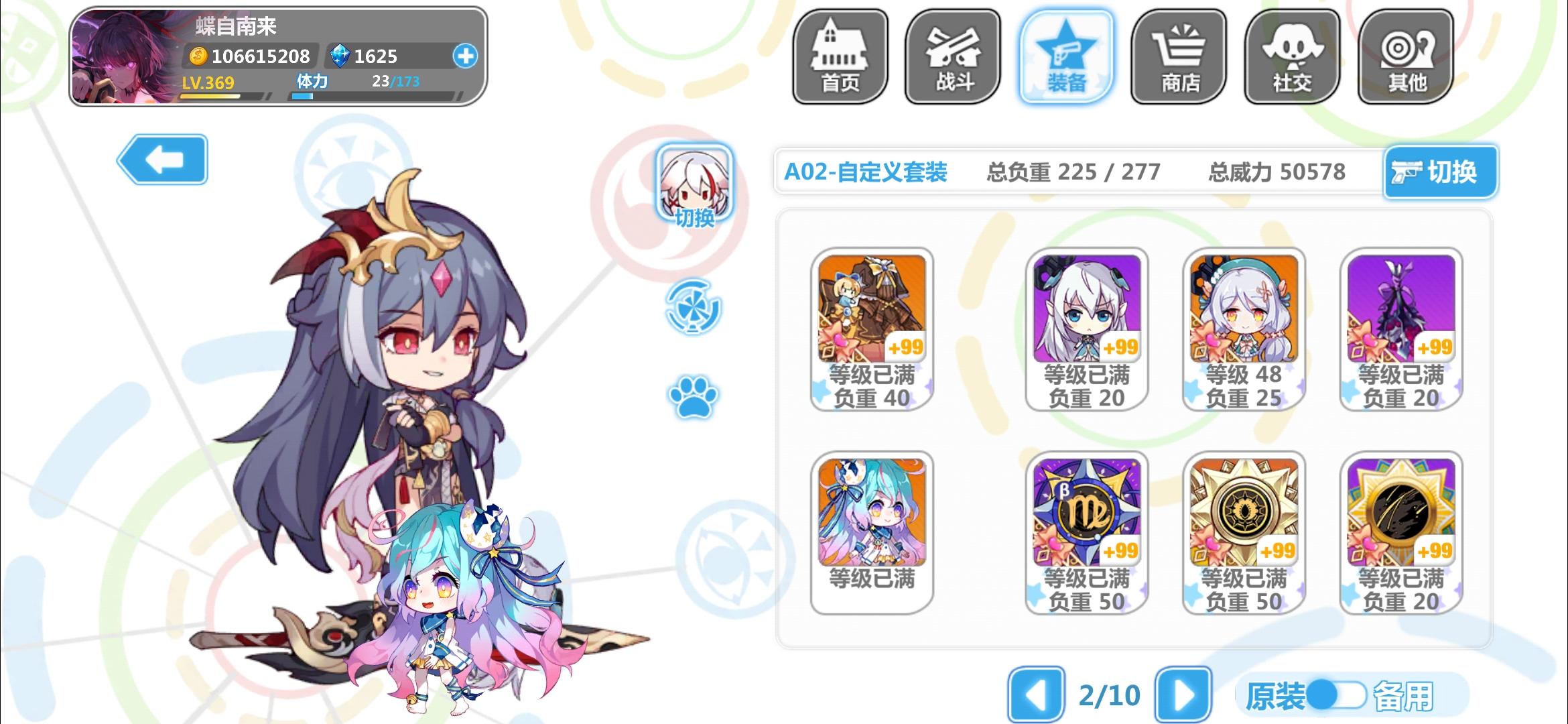Viewport: 1568px width, 724px height.
Task: Open the 商店 shop cart icon
Action: click(x=1179, y=57)
